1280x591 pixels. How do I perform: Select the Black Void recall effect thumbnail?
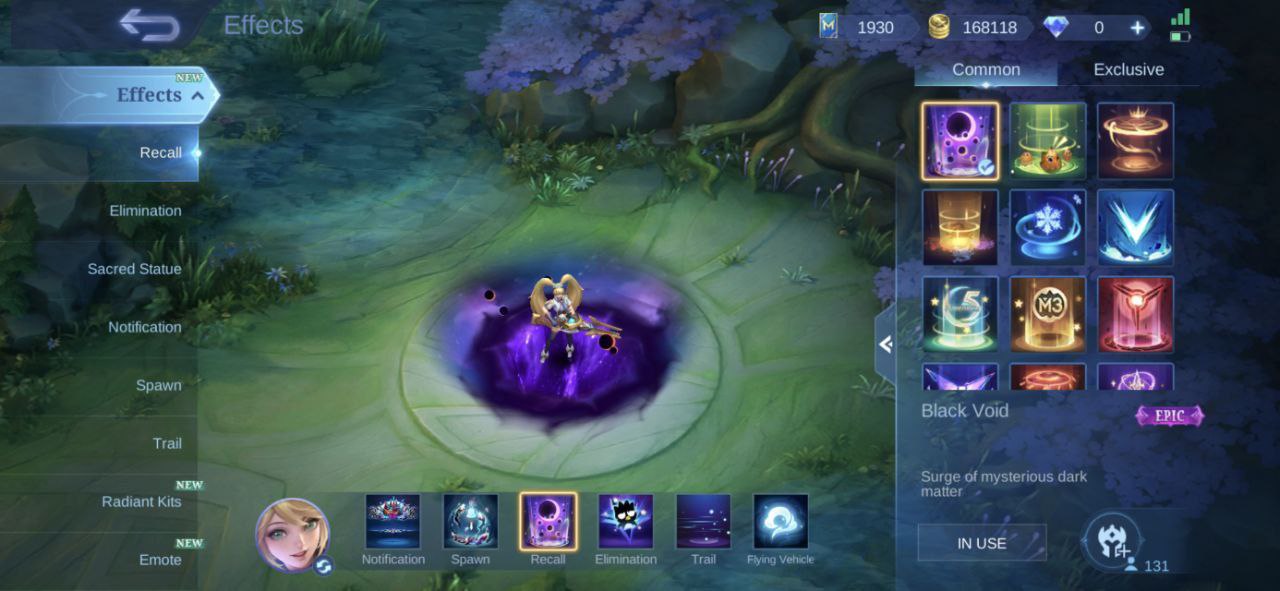click(x=960, y=141)
